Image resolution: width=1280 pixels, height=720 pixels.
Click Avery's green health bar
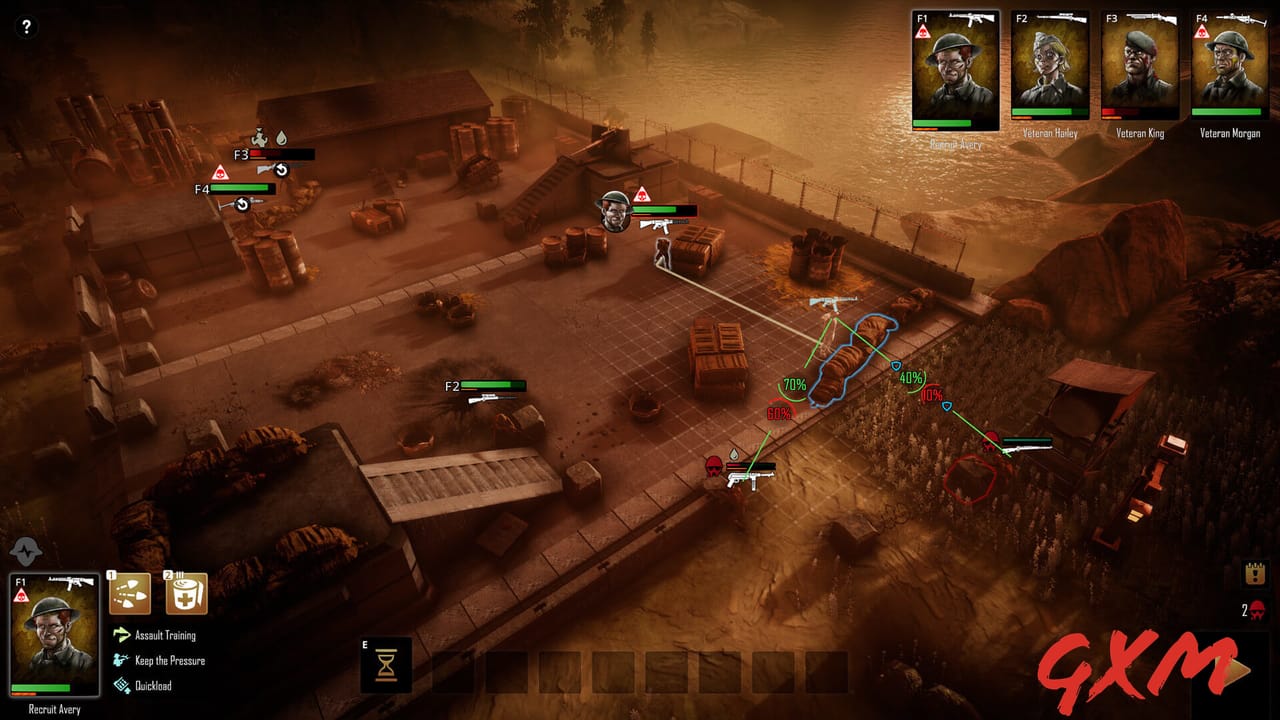(x=42, y=688)
